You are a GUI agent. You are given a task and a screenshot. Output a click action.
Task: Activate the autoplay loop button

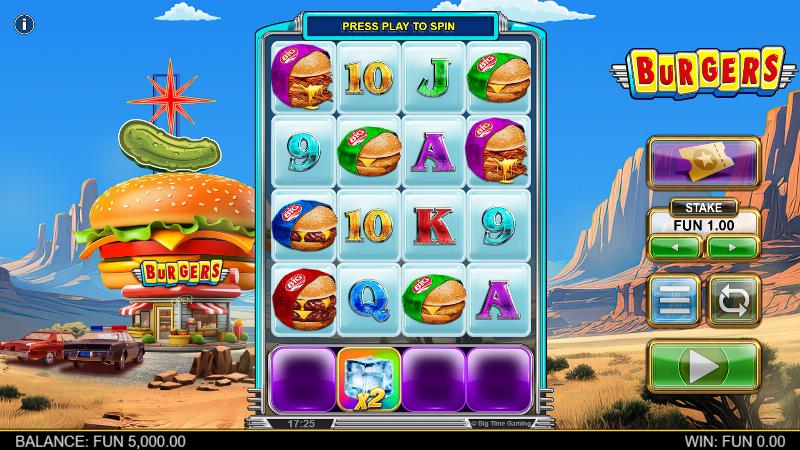coord(735,300)
